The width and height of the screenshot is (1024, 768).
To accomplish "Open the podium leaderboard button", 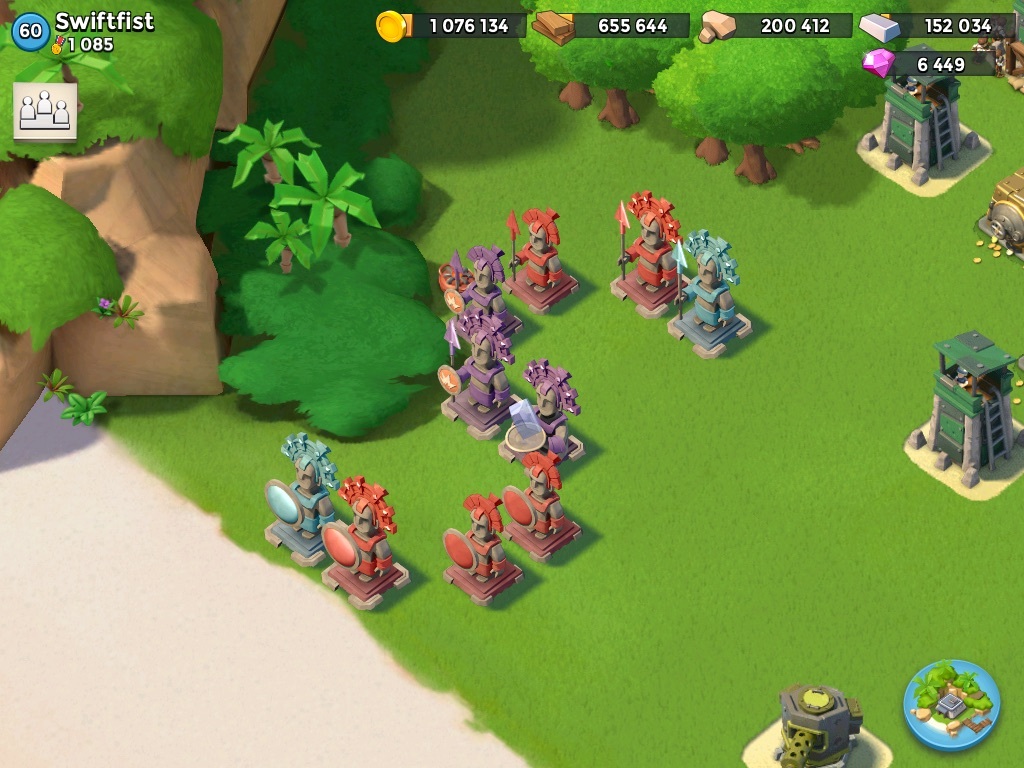I will (x=45, y=110).
